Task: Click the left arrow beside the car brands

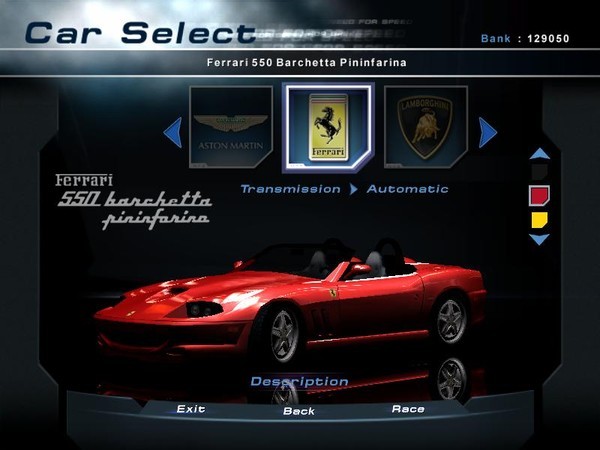Action: tap(172, 131)
